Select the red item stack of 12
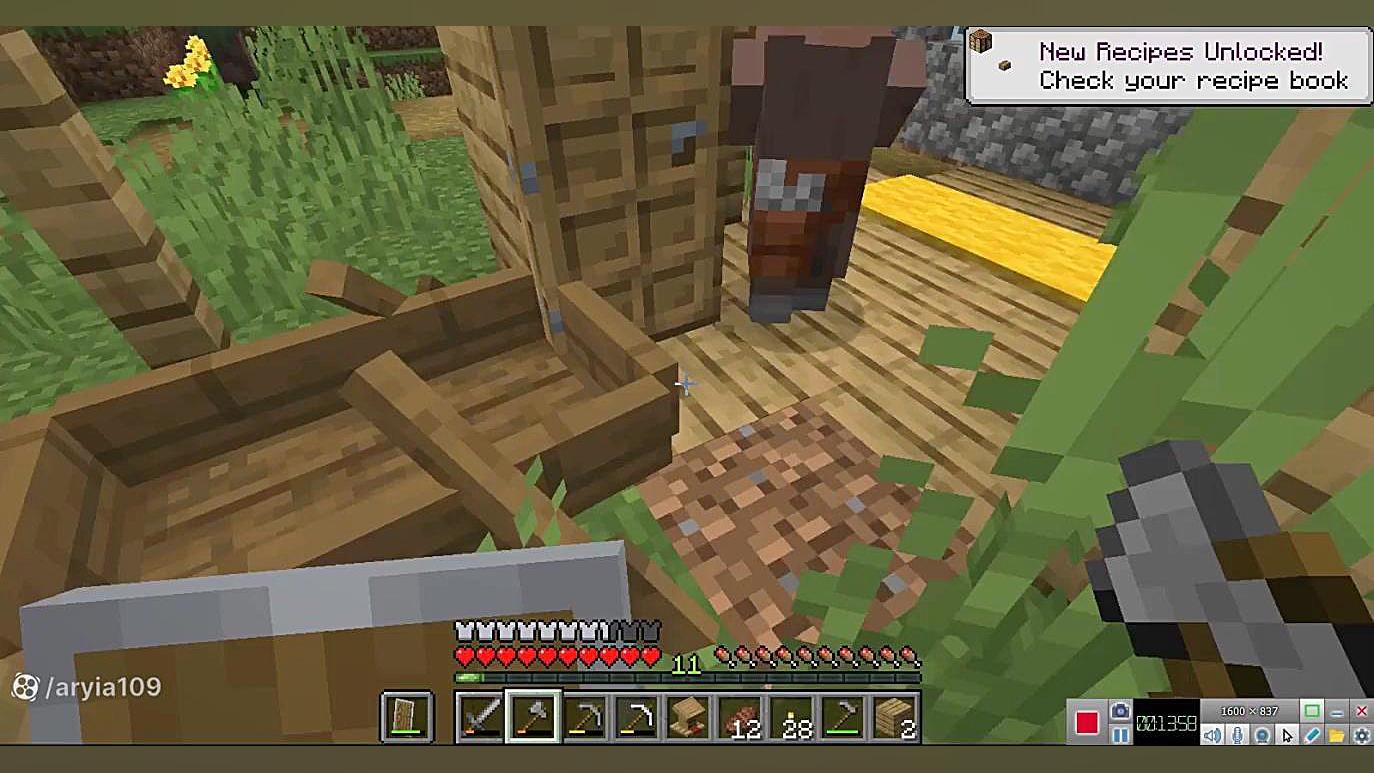1374x773 pixels. click(740, 717)
